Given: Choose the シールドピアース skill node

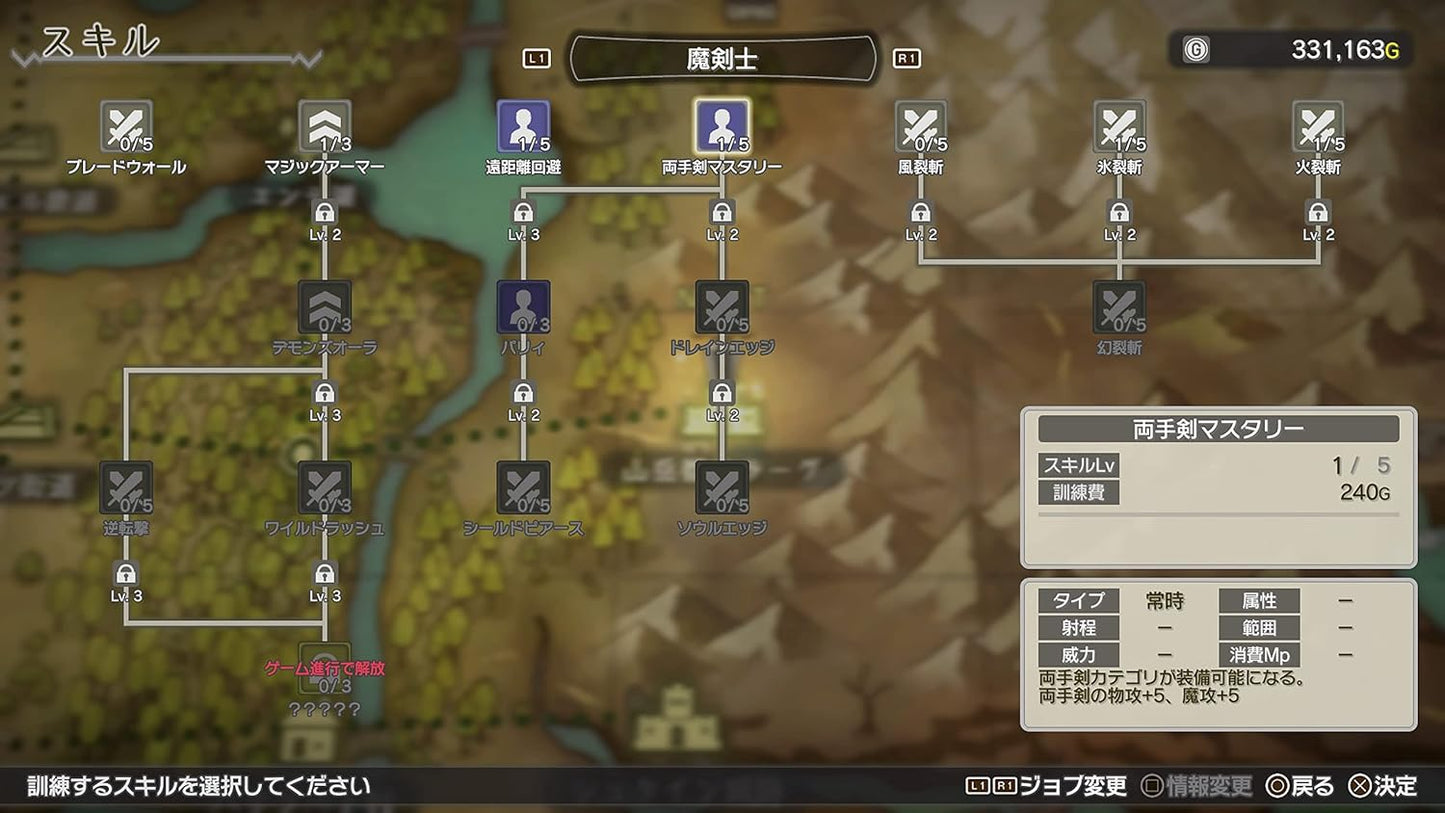Looking at the screenshot, I should [522, 490].
